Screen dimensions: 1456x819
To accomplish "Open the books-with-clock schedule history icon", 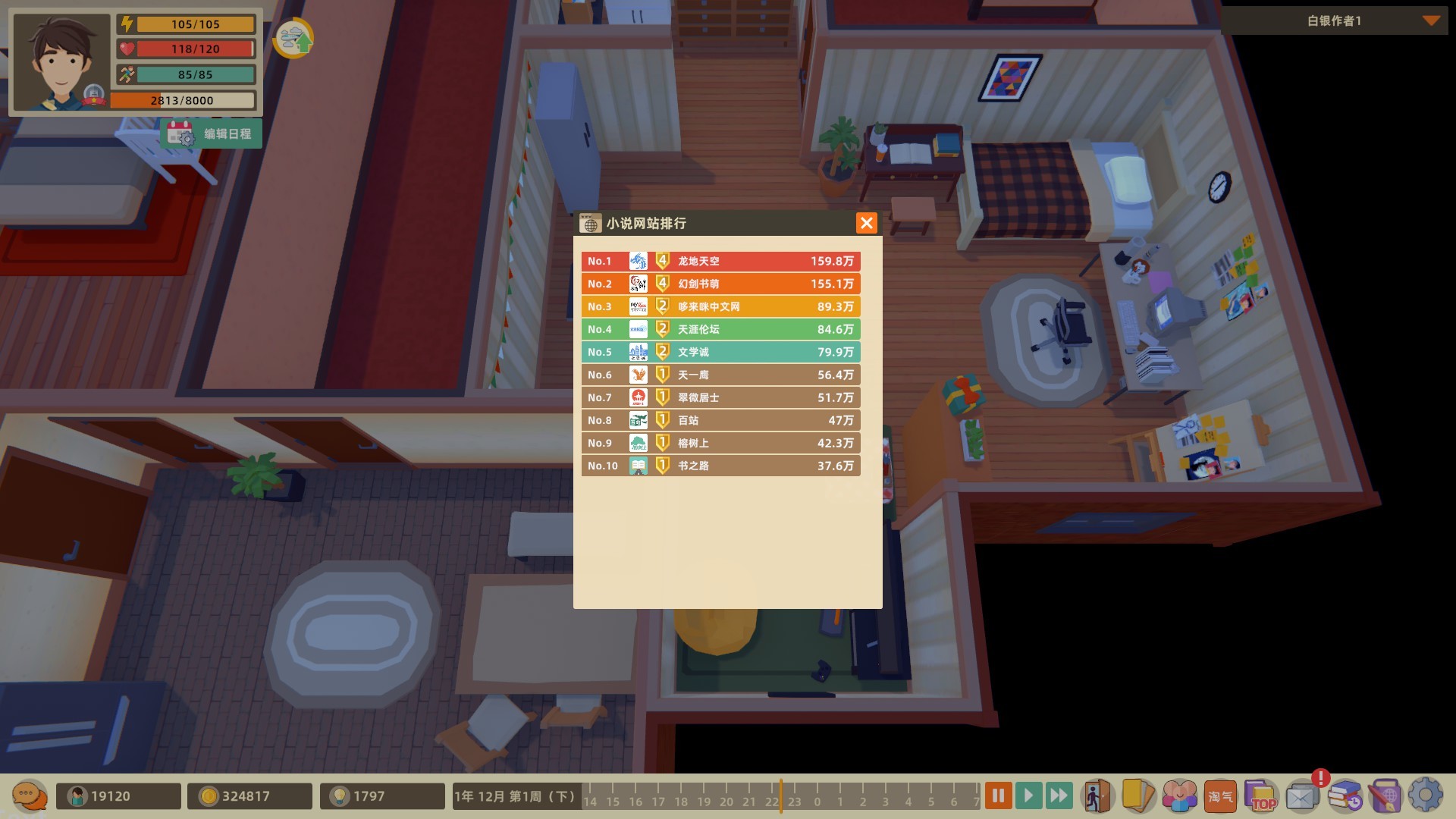I will 1345,795.
